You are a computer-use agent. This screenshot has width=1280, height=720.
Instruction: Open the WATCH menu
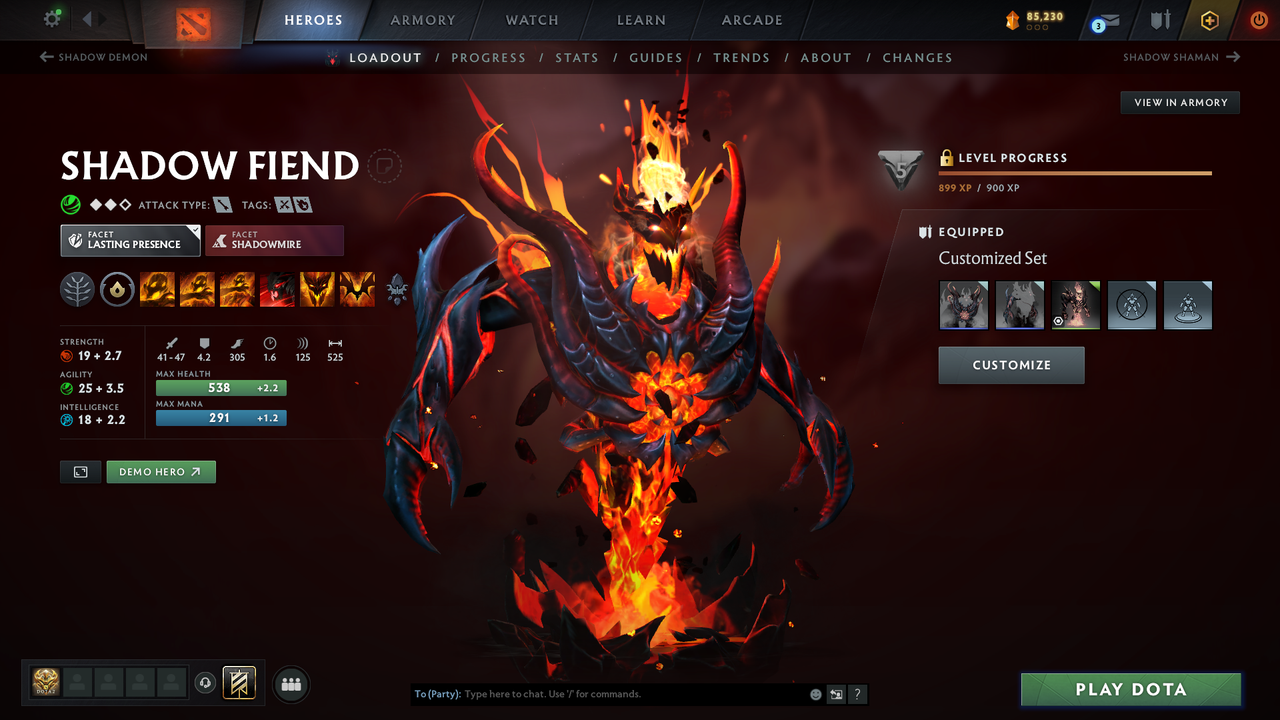(x=531, y=20)
